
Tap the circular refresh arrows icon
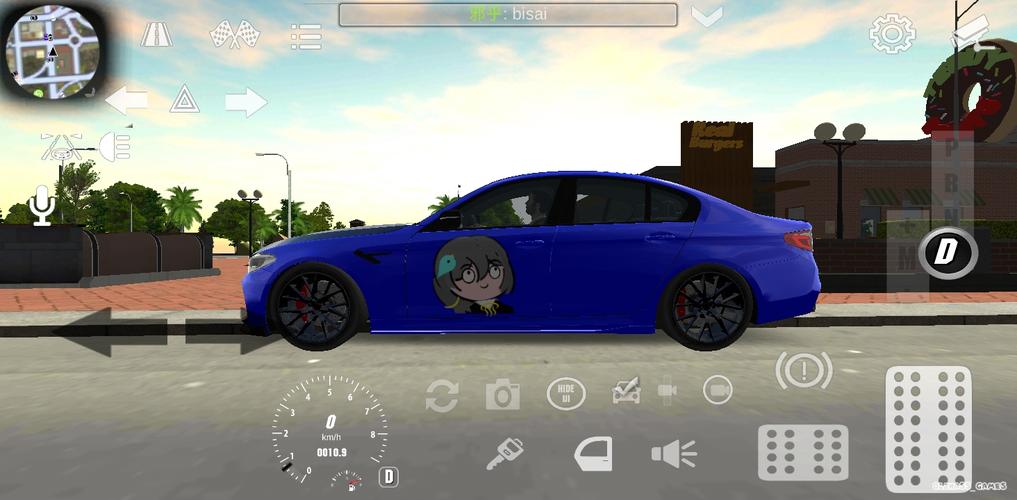(441, 395)
